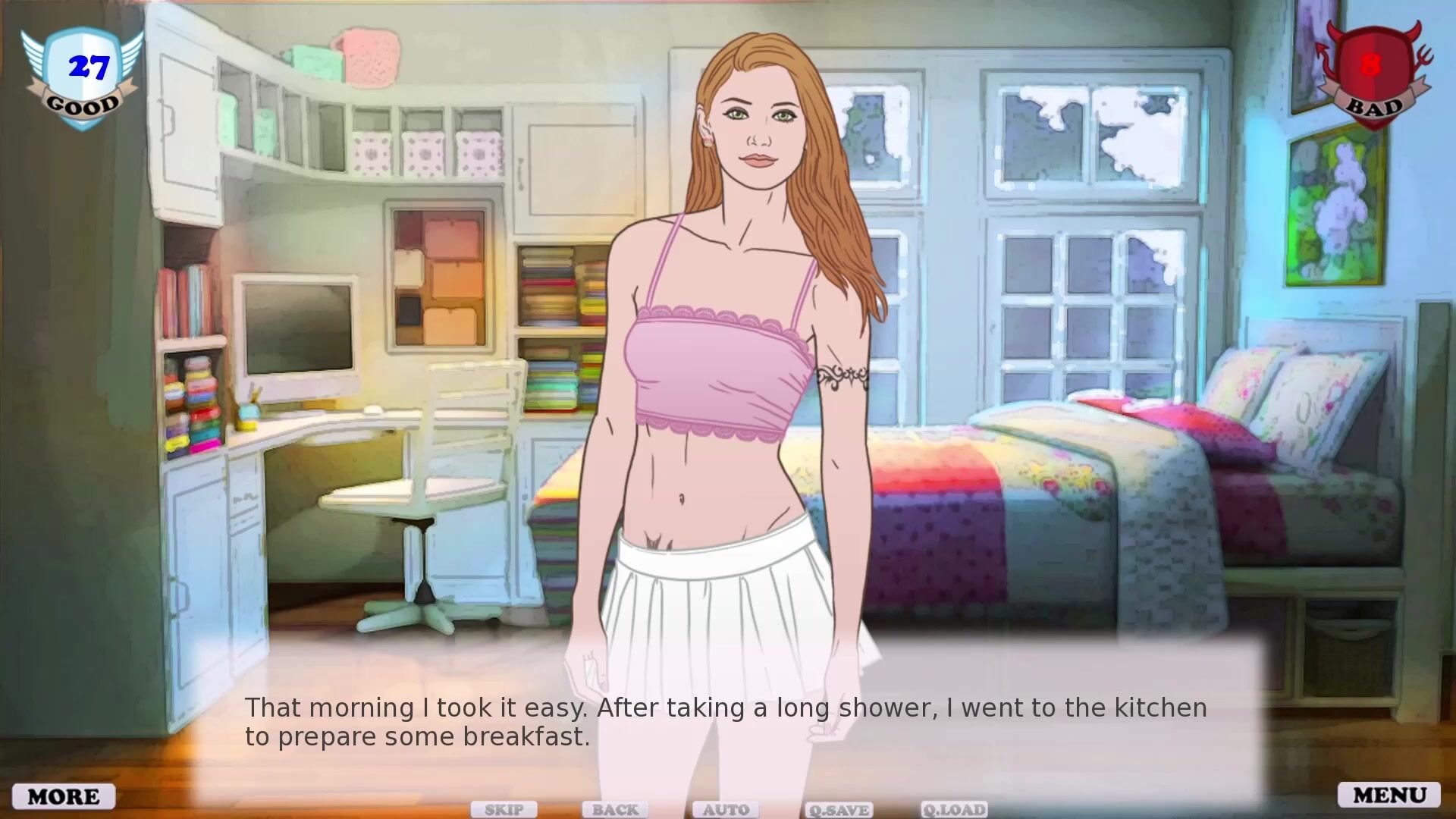This screenshot has height=819, width=1456.
Task: Activate SKIP to fast-forward dialogue
Action: pyautogui.click(x=504, y=810)
